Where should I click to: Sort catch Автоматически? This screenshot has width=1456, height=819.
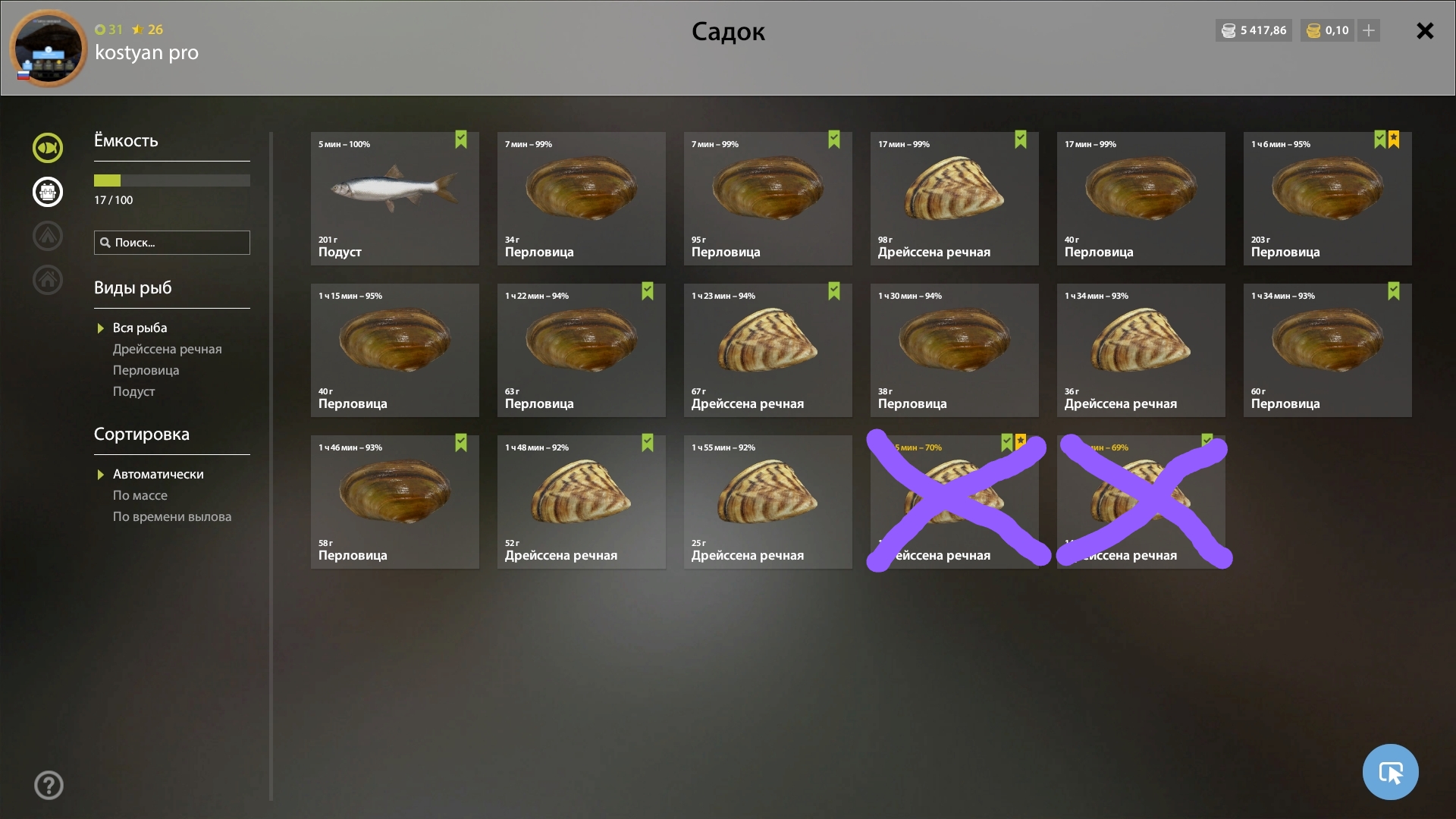(x=158, y=474)
